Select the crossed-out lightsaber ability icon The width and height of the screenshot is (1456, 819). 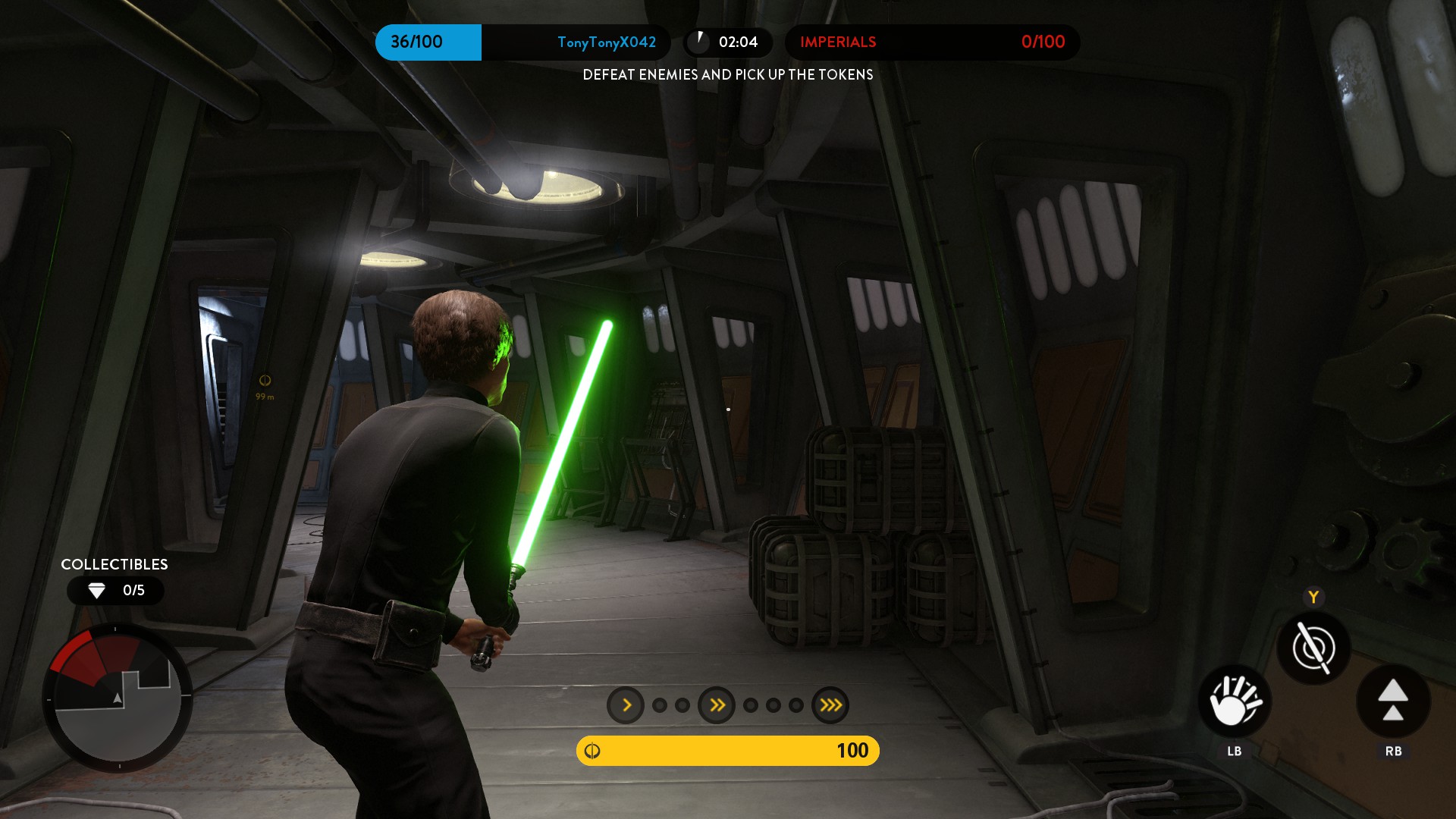(x=1313, y=648)
